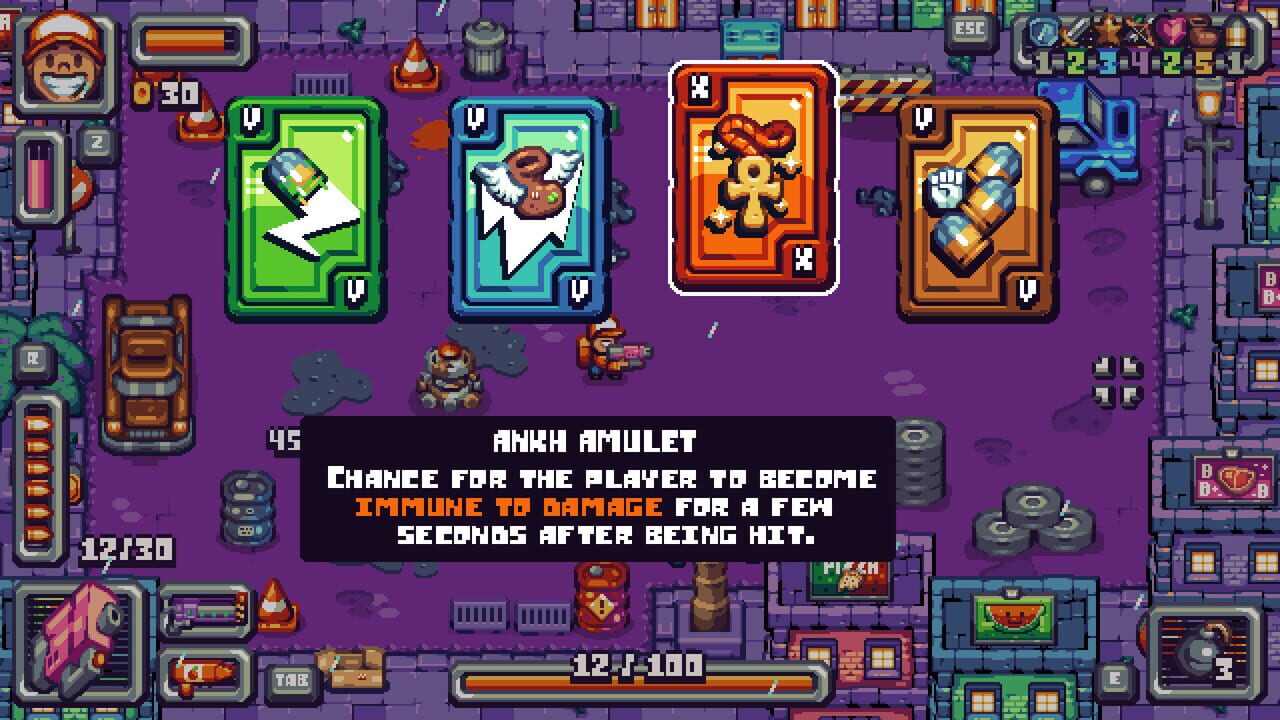Select the pink heart health stat icon

click(x=1171, y=30)
